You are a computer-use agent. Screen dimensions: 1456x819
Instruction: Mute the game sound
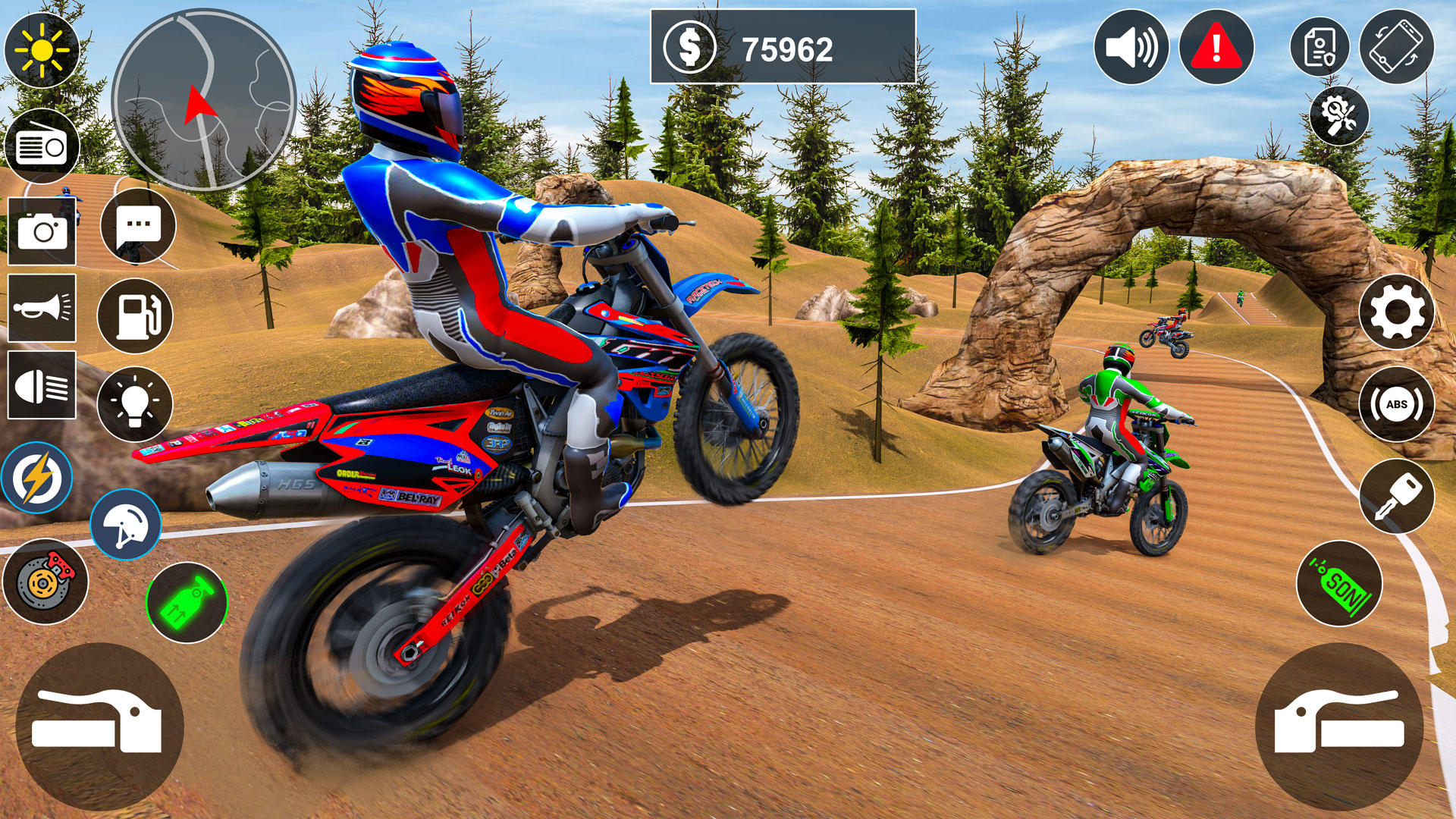[x=1132, y=47]
